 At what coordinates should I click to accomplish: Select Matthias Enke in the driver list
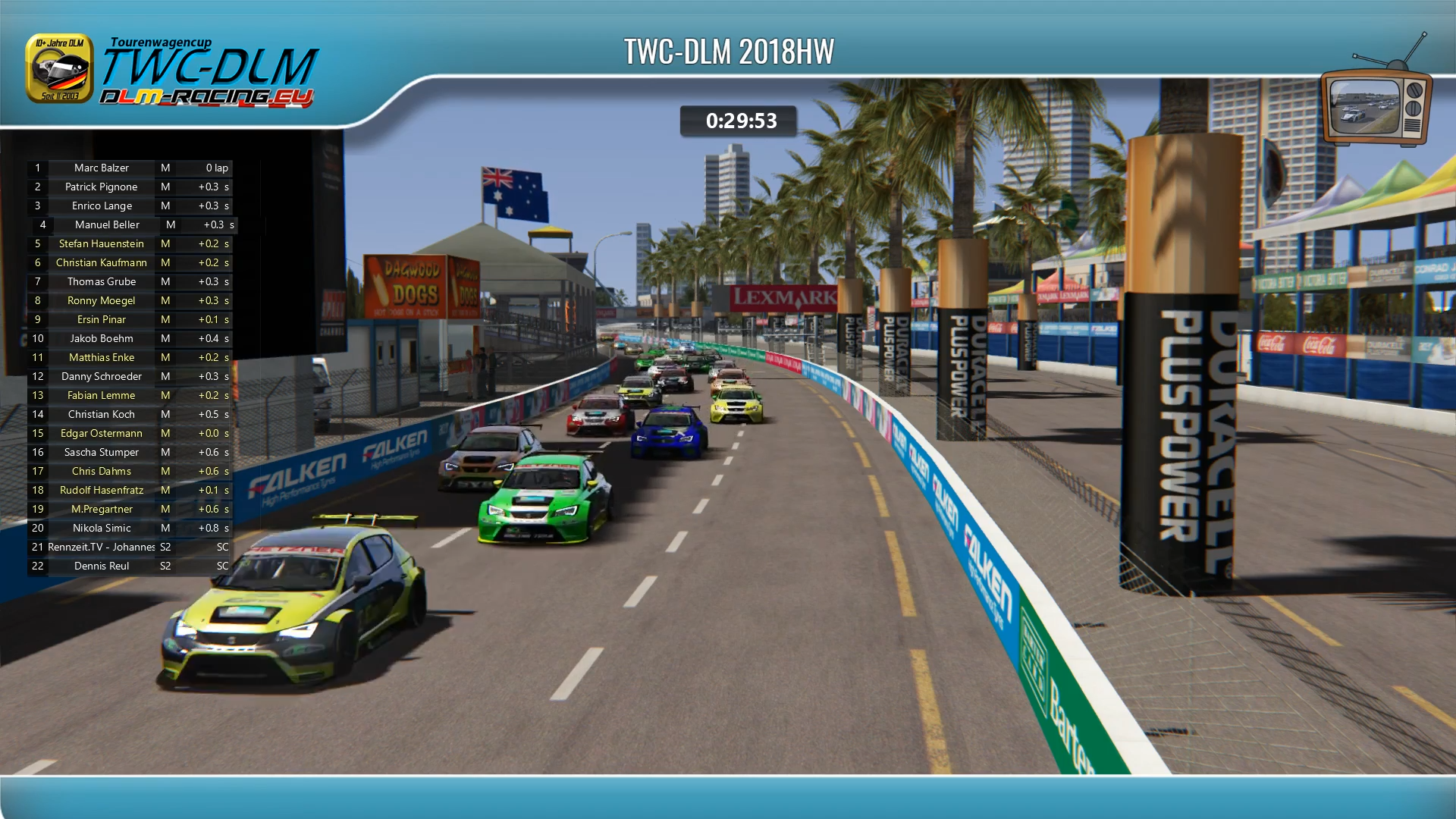click(x=102, y=357)
